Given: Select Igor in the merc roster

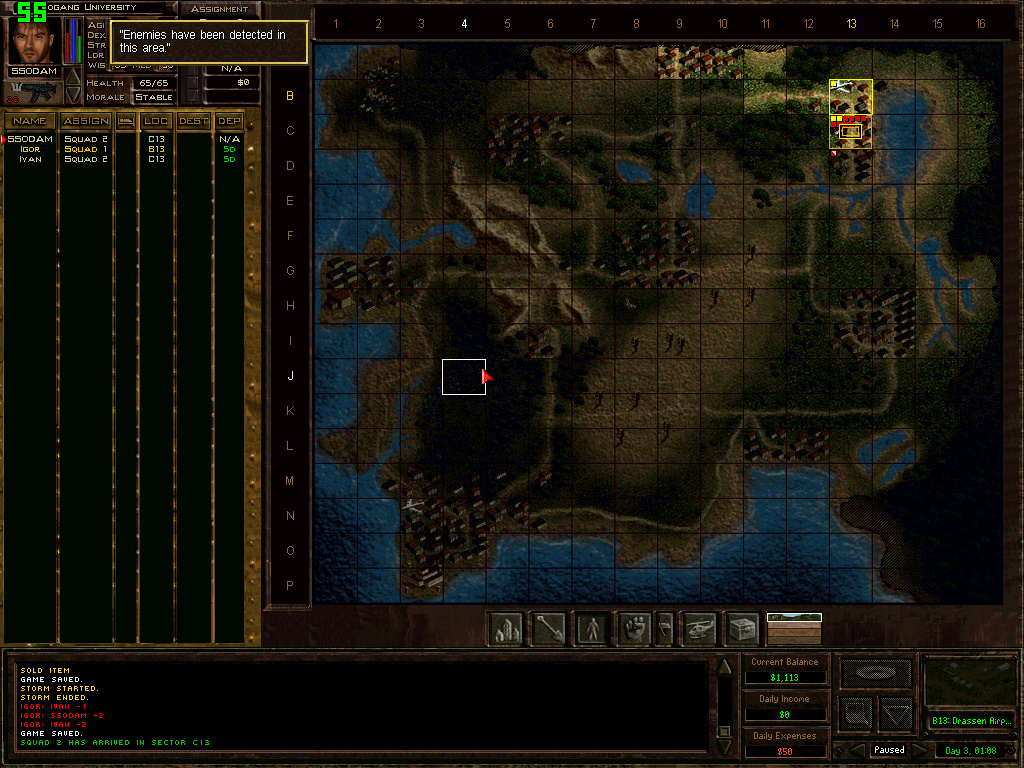Looking at the screenshot, I should click(x=29, y=149).
